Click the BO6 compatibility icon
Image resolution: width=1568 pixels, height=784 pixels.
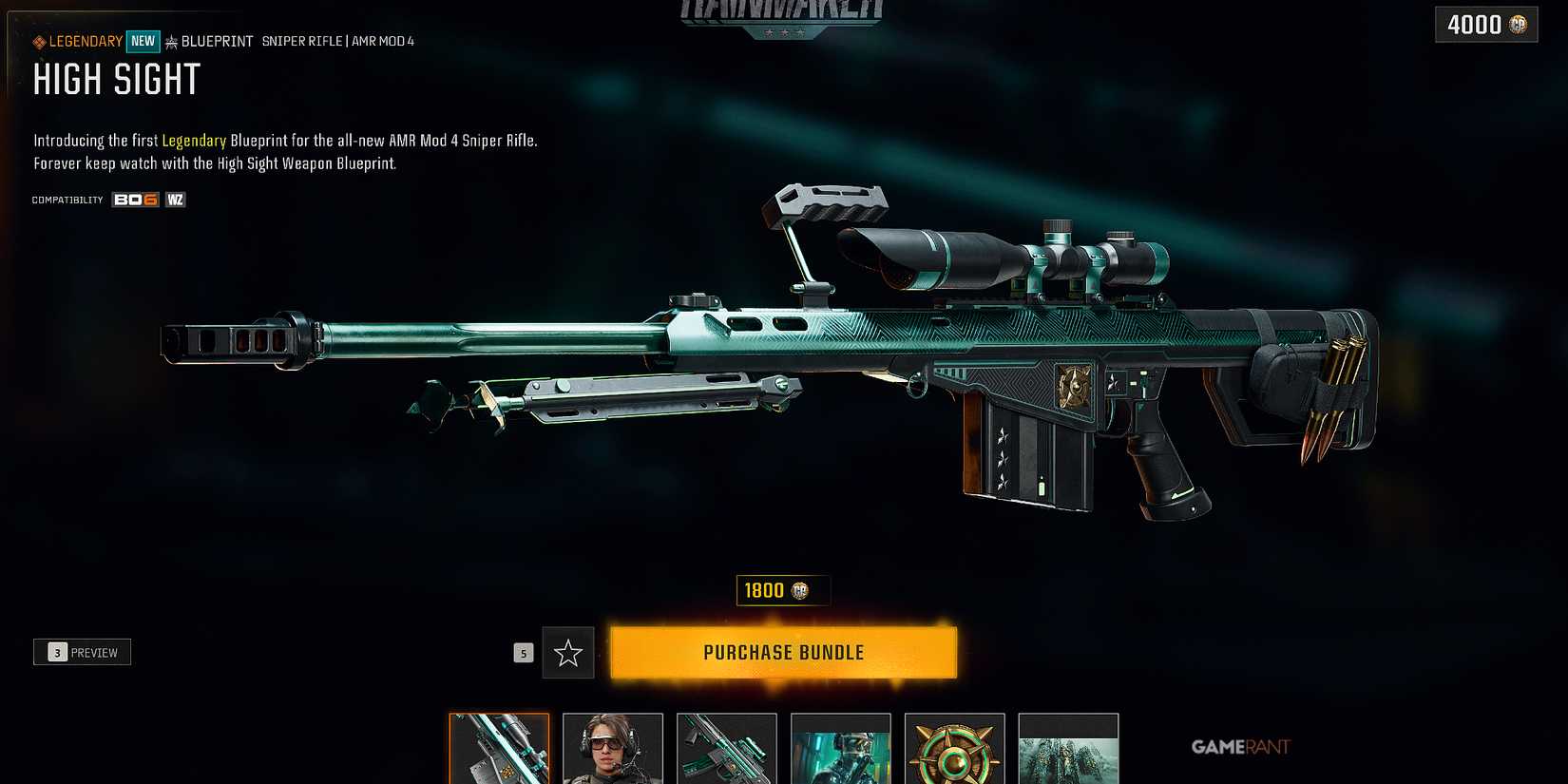(133, 199)
